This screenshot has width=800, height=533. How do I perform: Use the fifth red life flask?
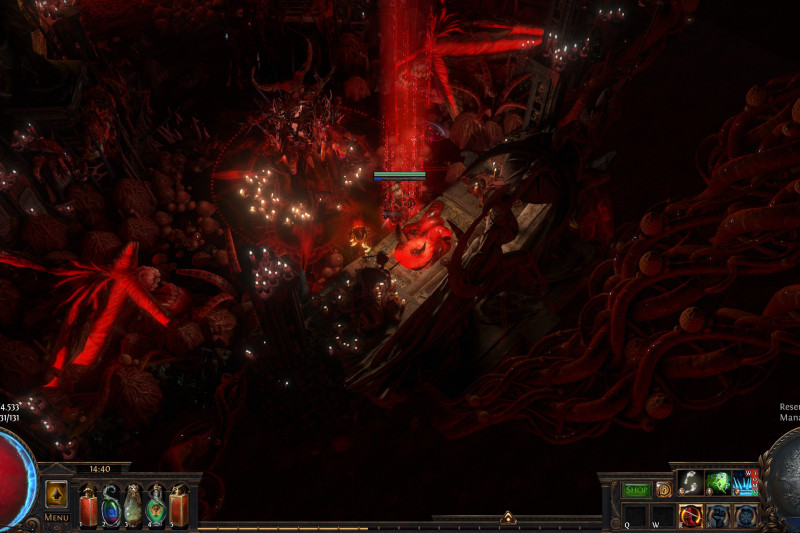coord(179,507)
